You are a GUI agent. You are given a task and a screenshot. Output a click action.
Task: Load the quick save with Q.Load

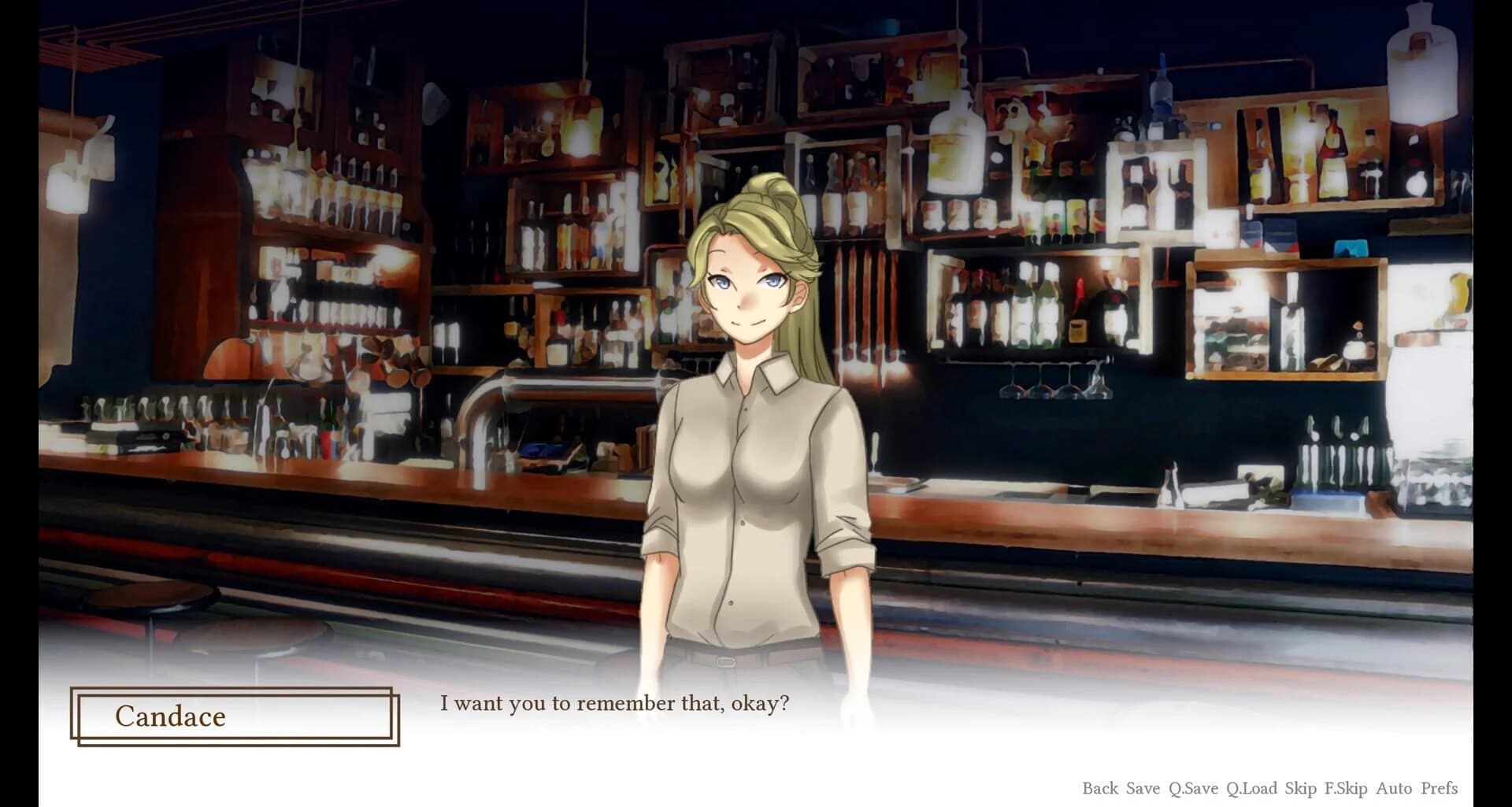[x=1252, y=787]
